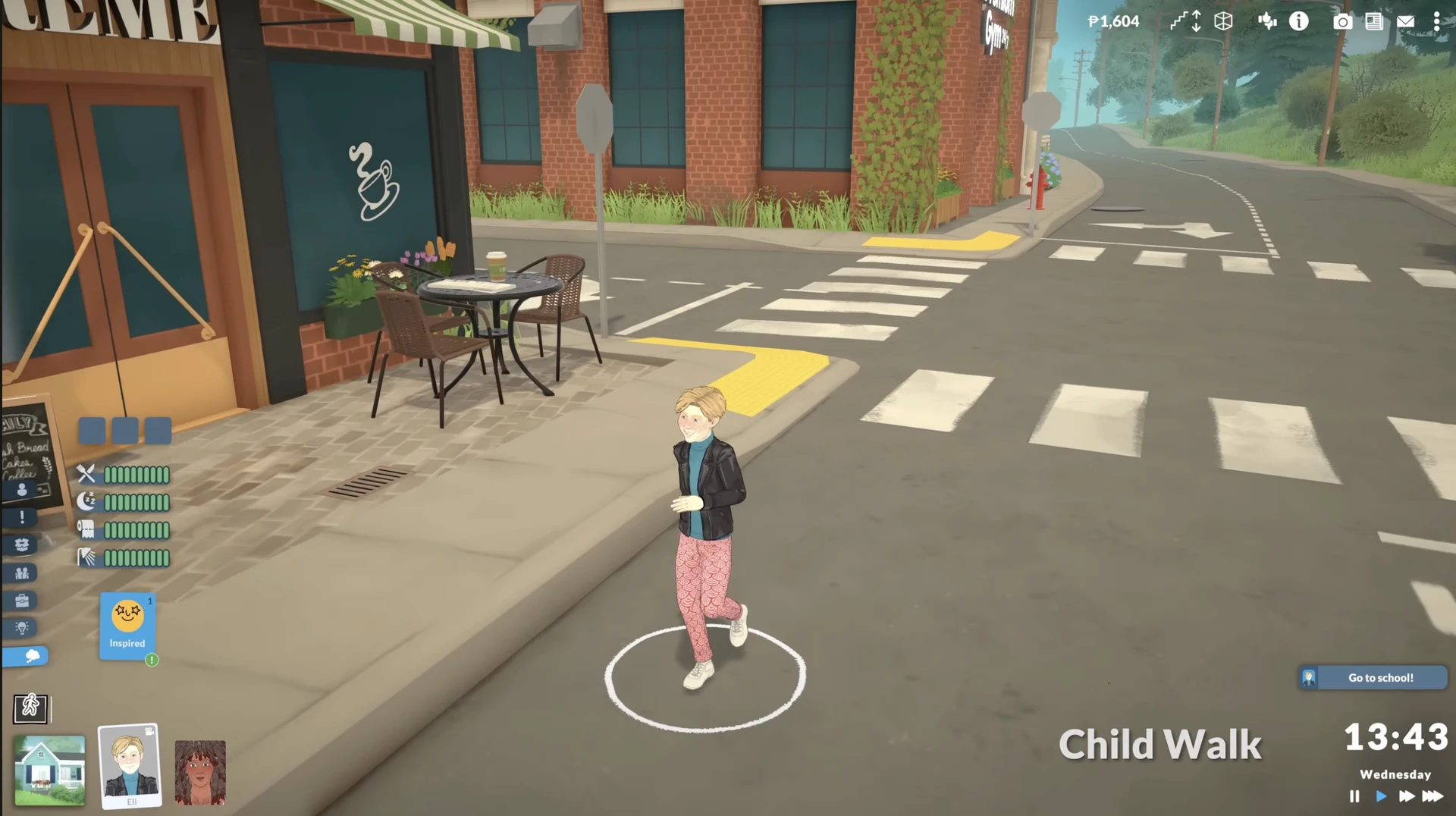Click the camera screenshot icon
This screenshot has width=1456, height=816.
[1342, 21]
